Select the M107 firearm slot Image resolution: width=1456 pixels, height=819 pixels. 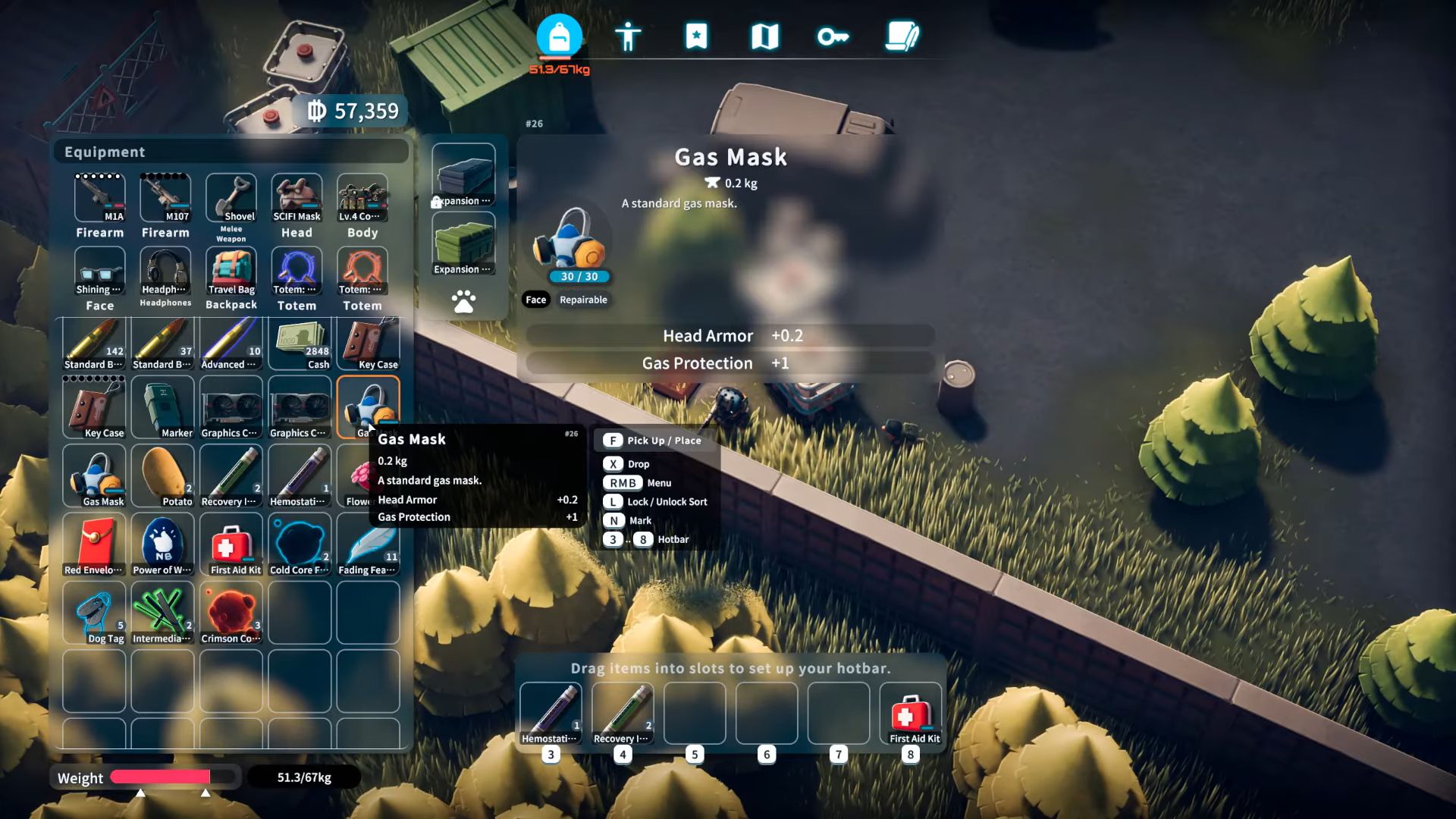165,199
